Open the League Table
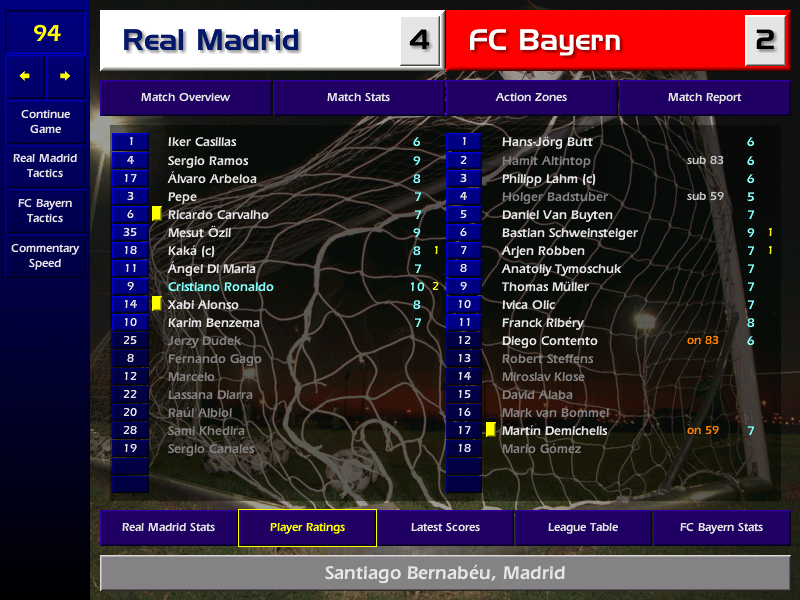Image resolution: width=800 pixels, height=600 pixels. coord(583,527)
